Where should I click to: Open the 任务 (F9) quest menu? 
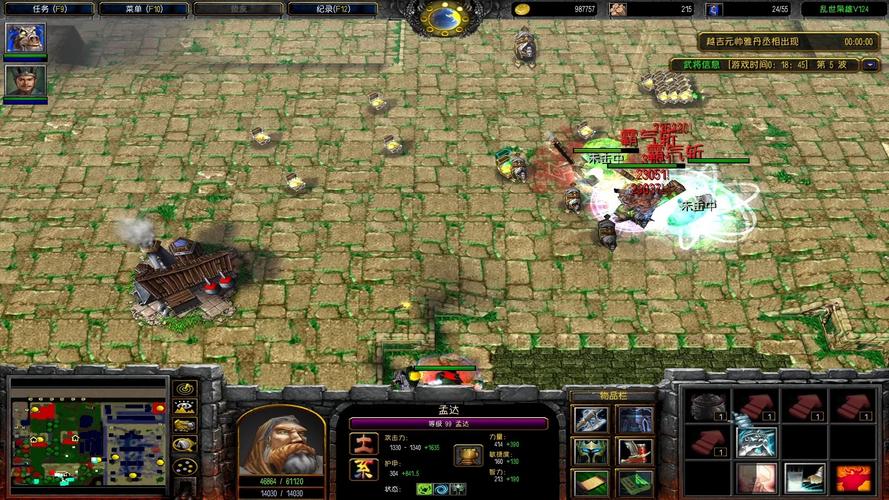coord(48,9)
